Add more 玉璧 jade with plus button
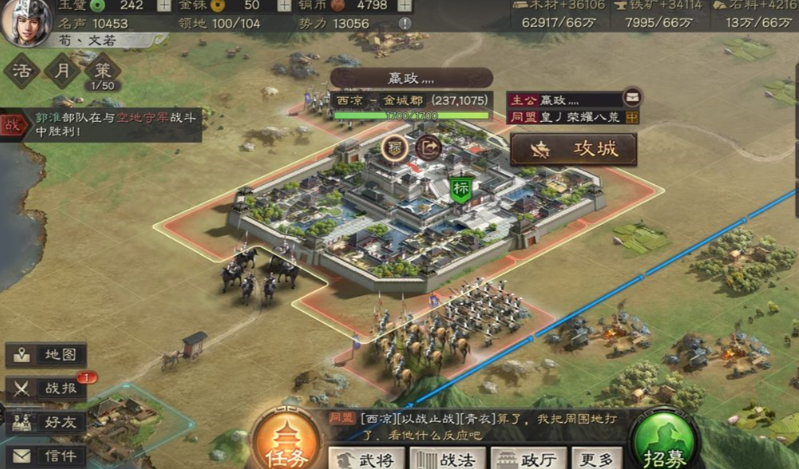This screenshot has height=469, width=799. pos(165,5)
